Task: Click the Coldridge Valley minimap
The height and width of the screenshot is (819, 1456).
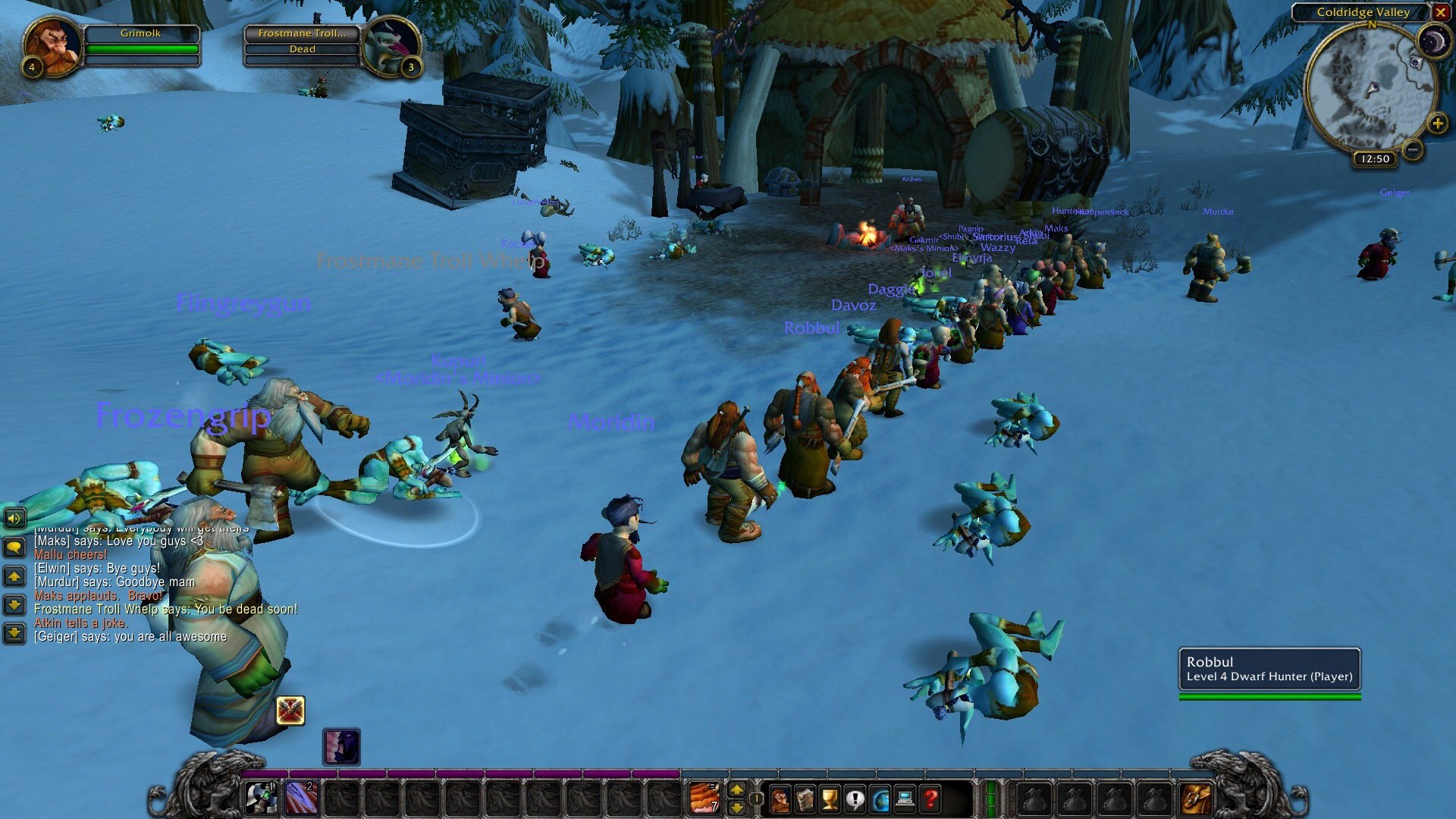Action: pyautogui.click(x=1371, y=89)
